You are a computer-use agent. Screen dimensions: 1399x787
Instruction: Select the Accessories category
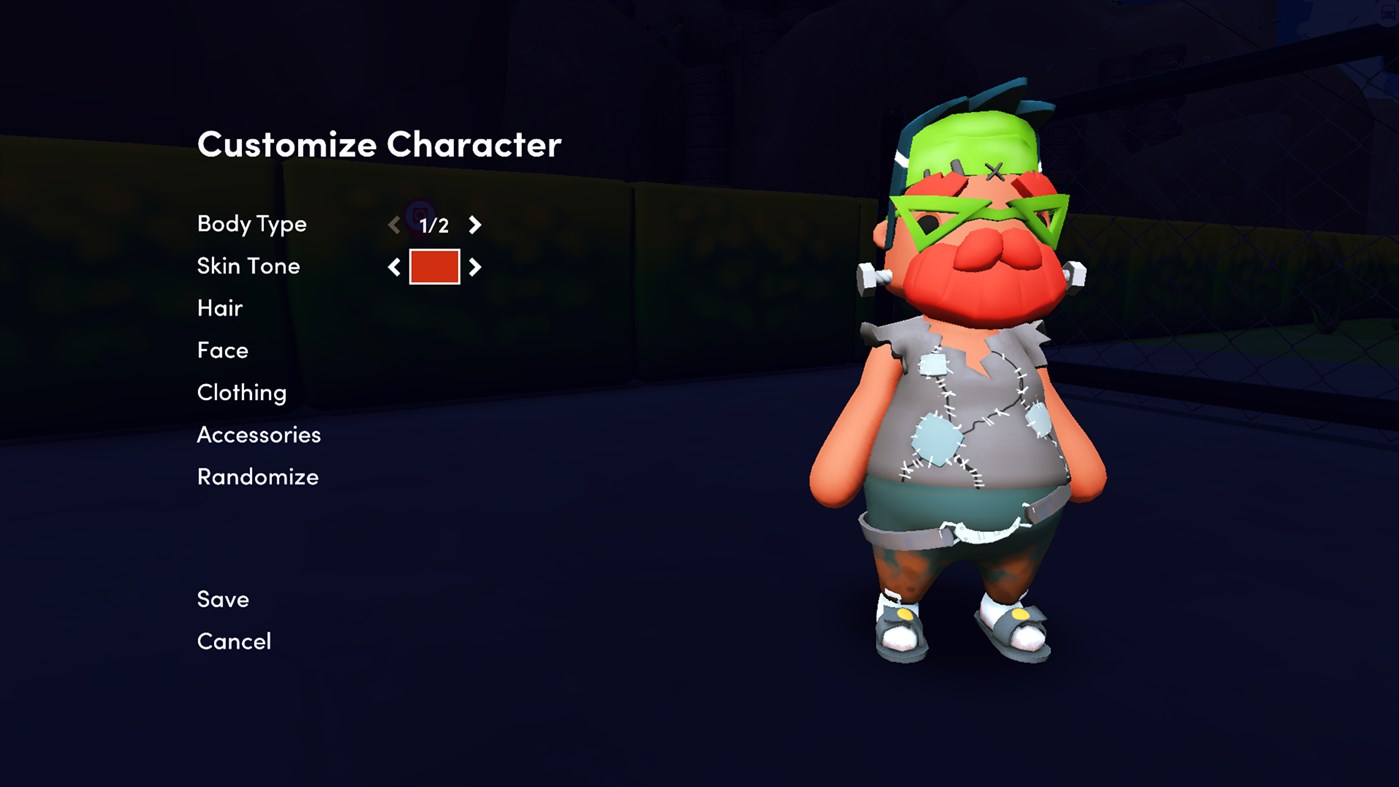(x=258, y=434)
